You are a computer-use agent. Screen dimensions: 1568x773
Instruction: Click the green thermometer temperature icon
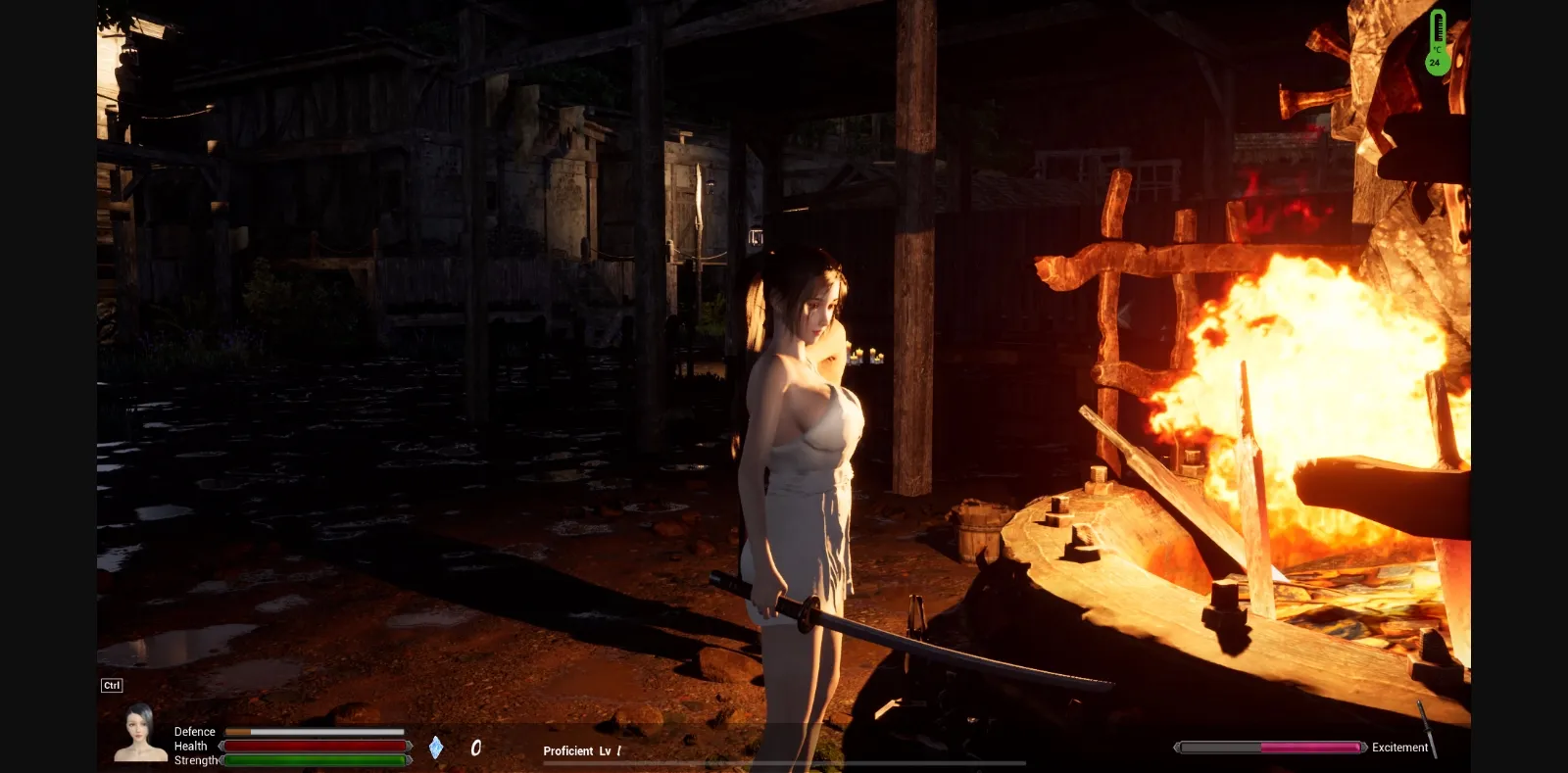click(x=1437, y=39)
